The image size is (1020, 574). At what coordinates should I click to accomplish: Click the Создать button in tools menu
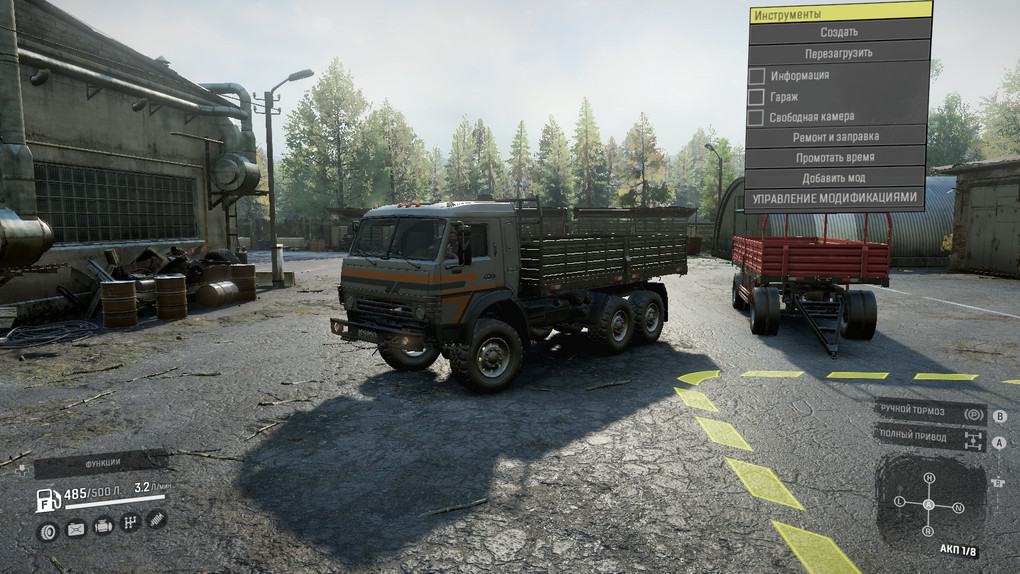pos(838,32)
